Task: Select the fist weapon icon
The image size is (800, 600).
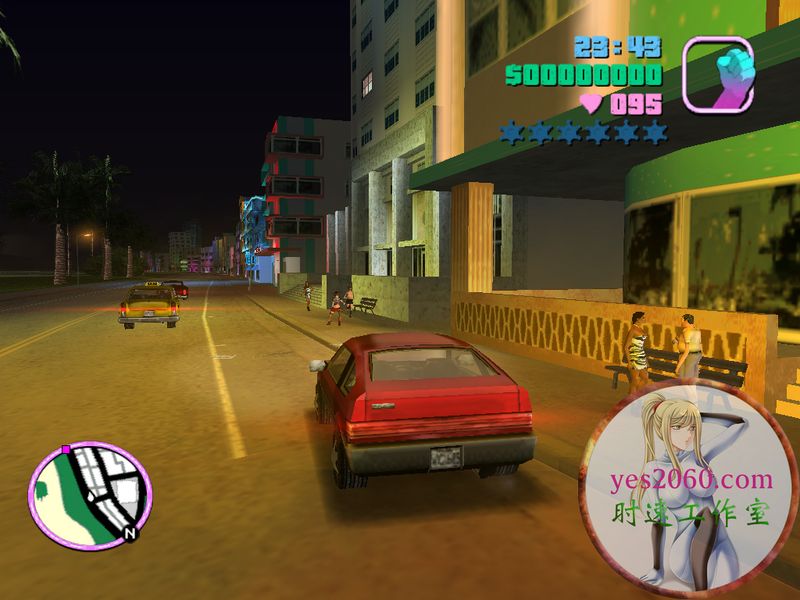Action: coord(717,73)
